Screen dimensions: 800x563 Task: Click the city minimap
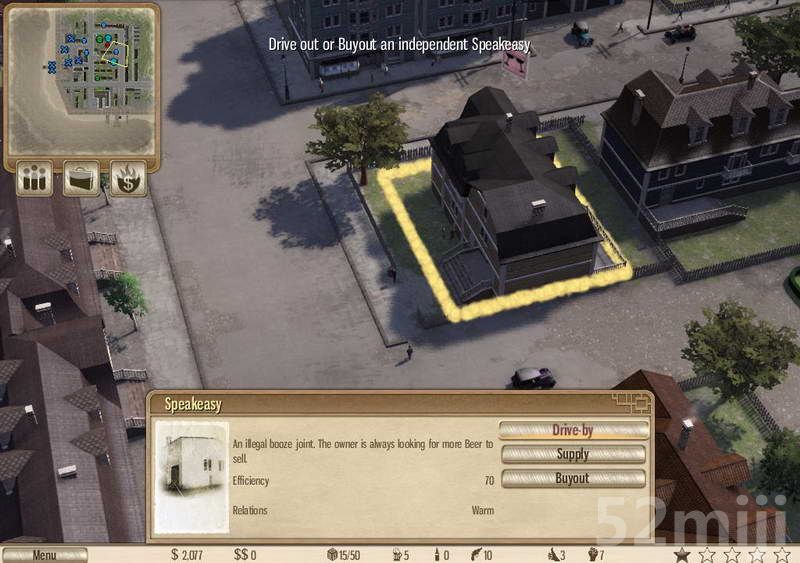click(82, 77)
